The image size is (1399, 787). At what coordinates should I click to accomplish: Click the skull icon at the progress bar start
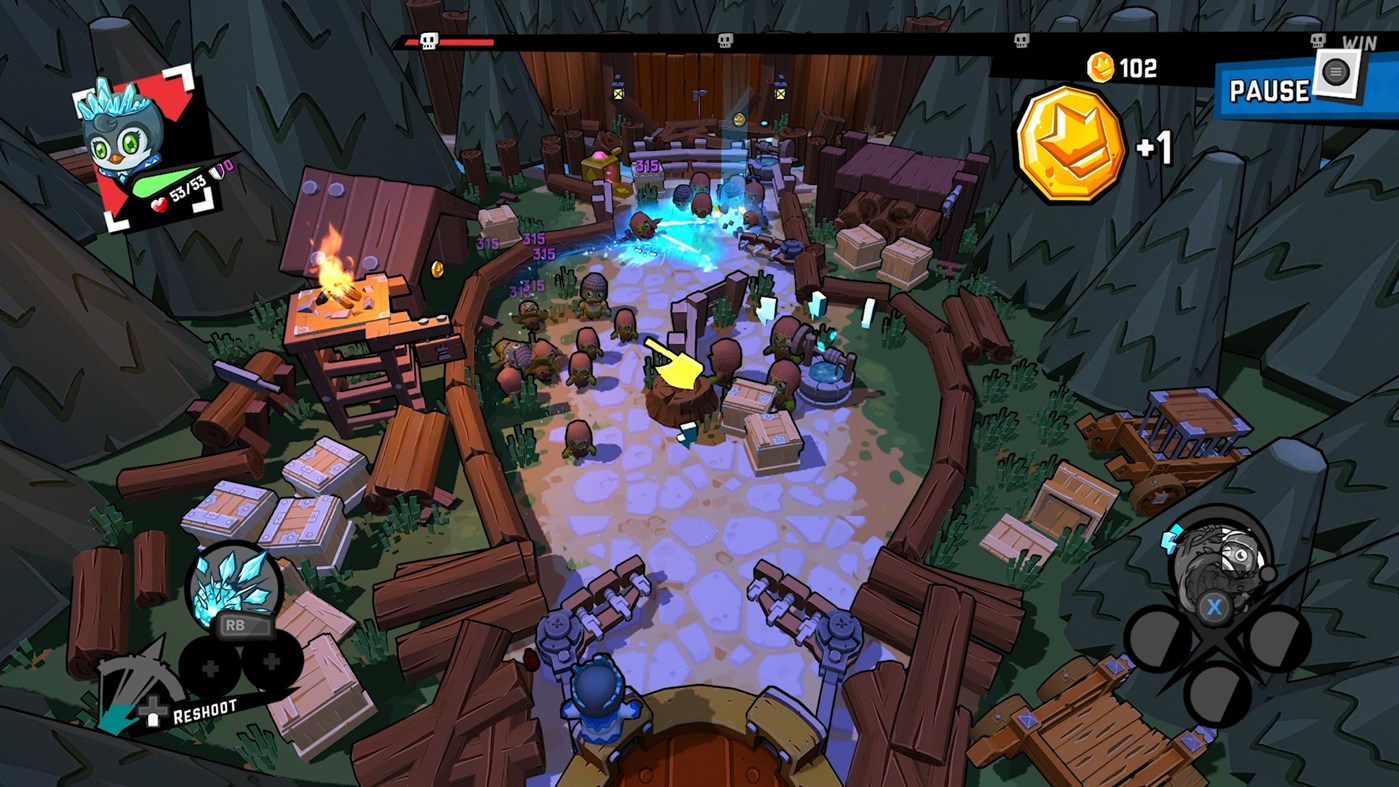pyautogui.click(x=427, y=42)
